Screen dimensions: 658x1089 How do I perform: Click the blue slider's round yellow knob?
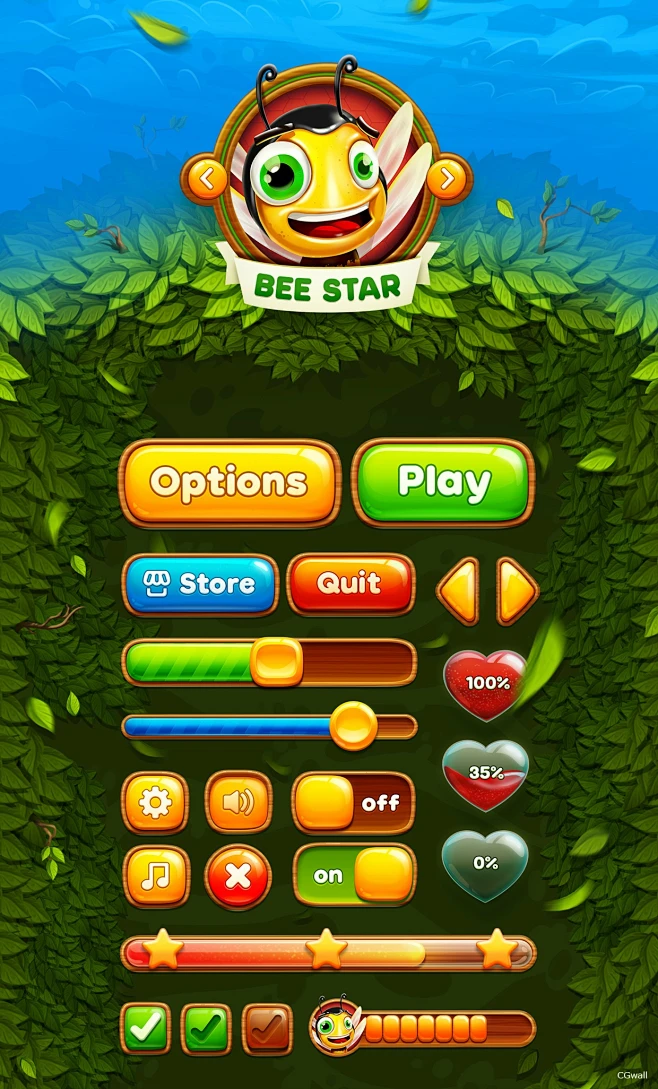[353, 726]
